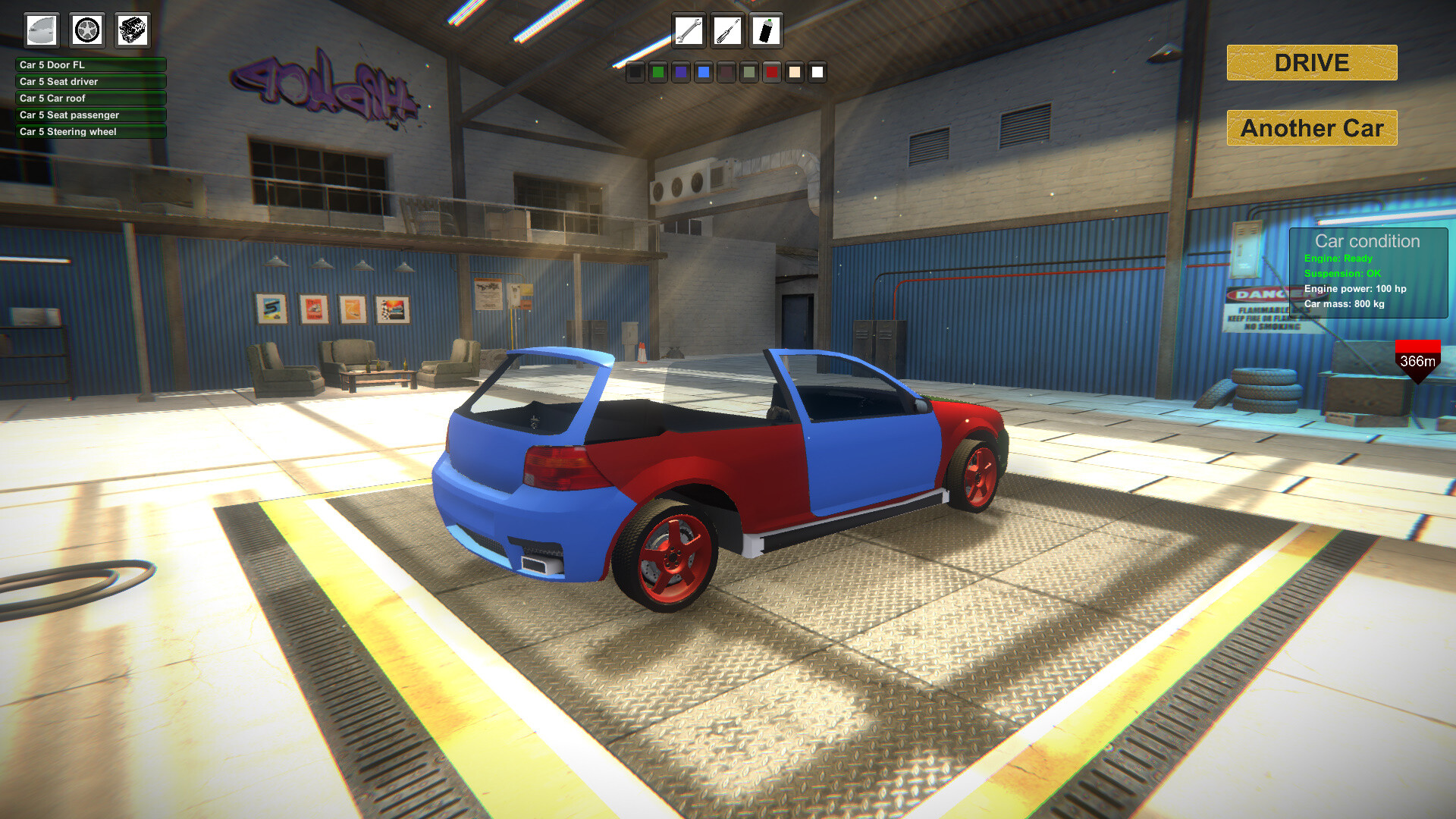Click the Another Car button

coord(1310,128)
